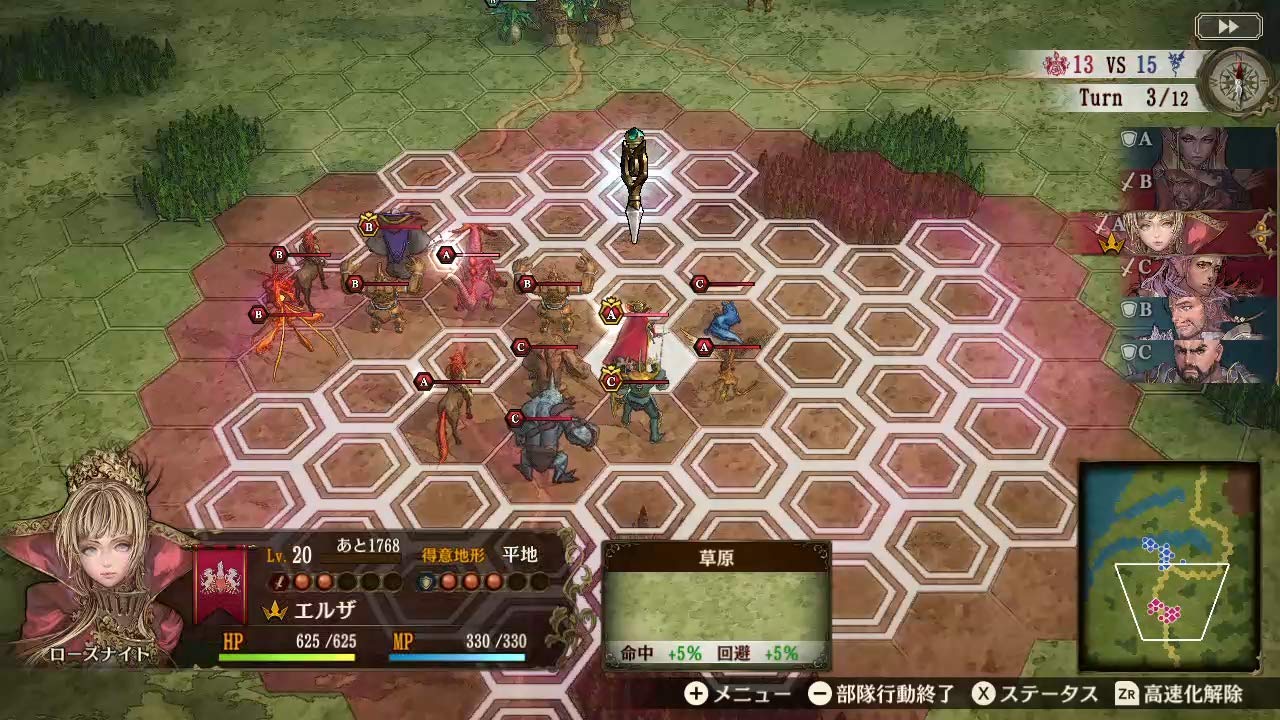Screen dimensions: 1280x720
Task: Click the sword attack icon in Elsa's panel
Action: [278, 583]
